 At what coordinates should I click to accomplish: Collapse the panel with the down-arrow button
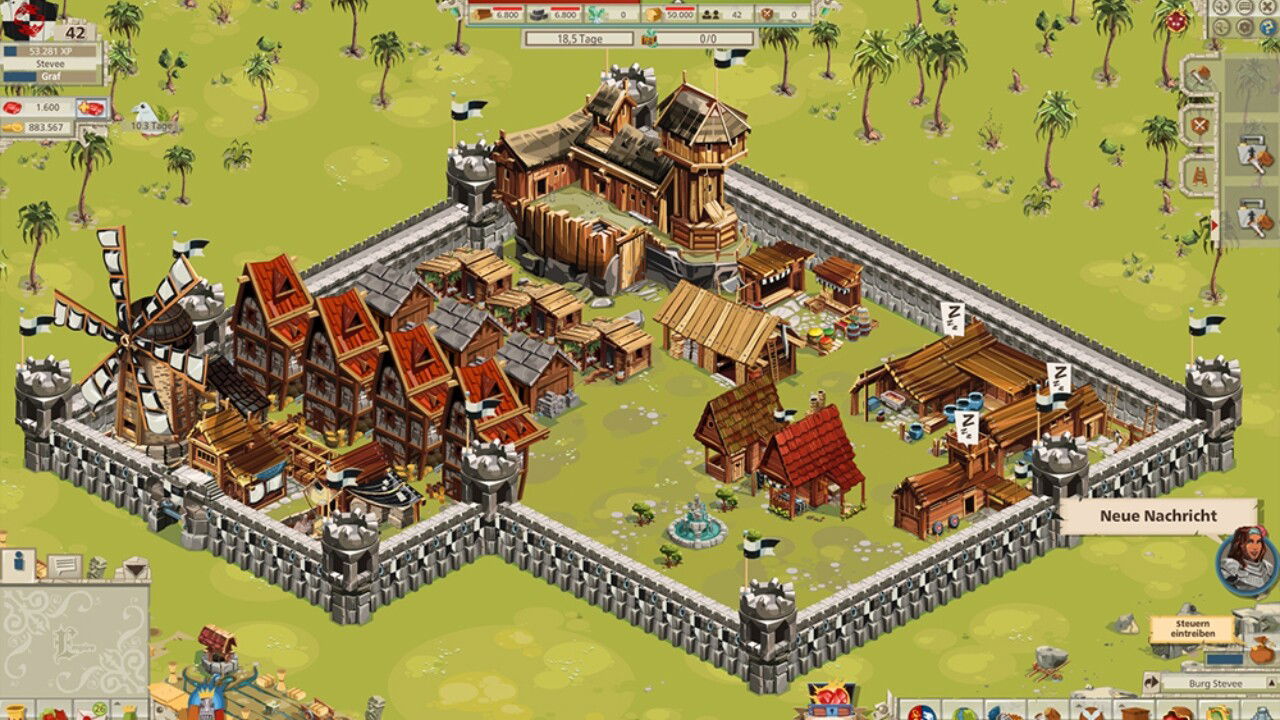tap(133, 568)
